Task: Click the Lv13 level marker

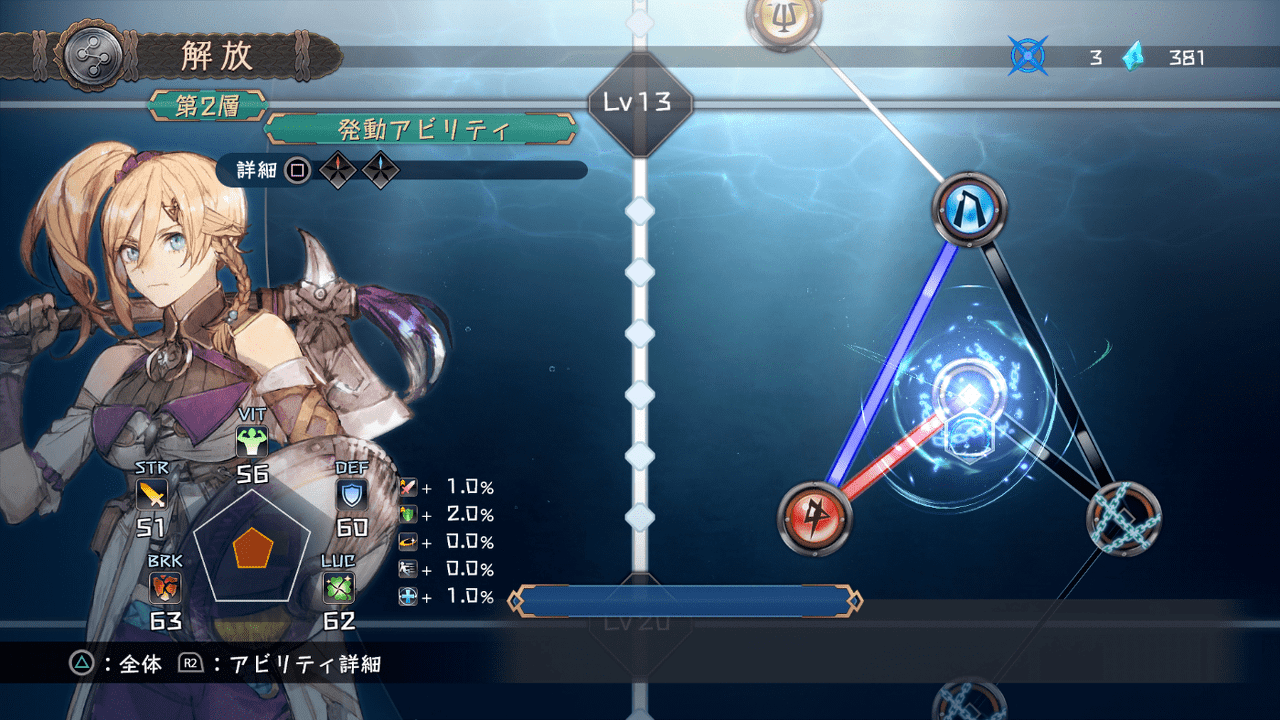Action: coord(641,100)
